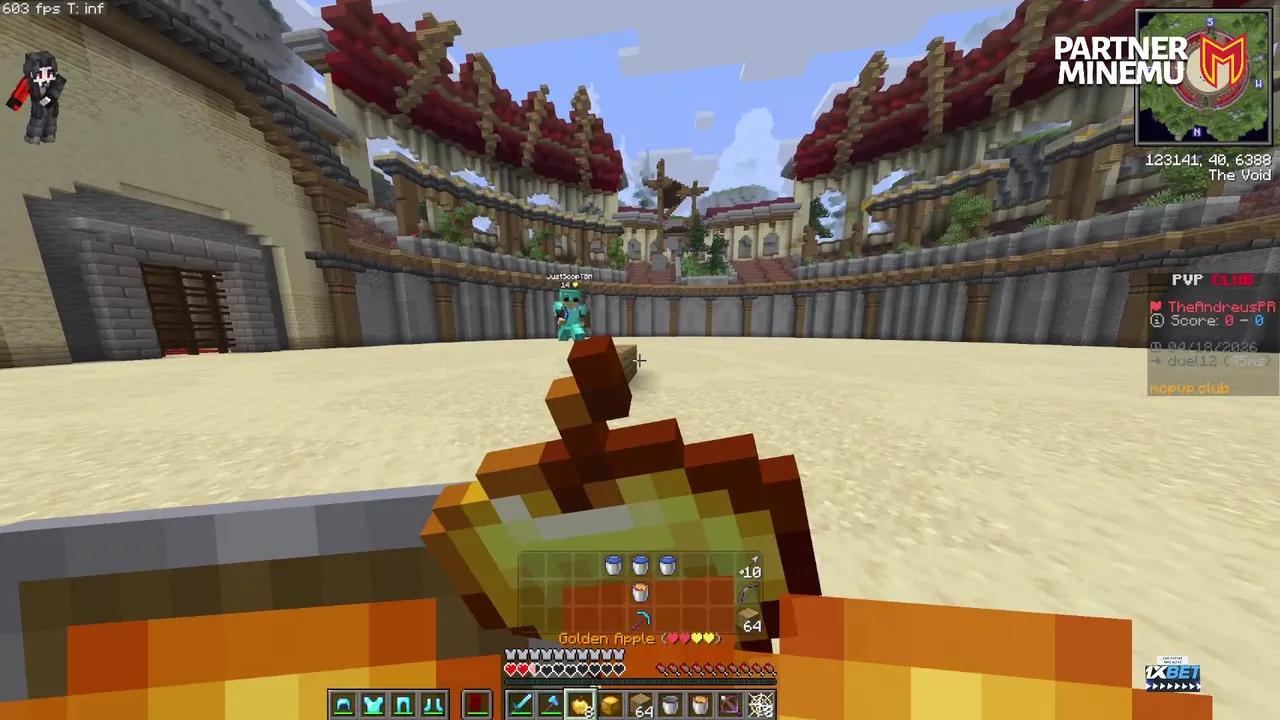Select the gold block hotbar slot
This screenshot has width=1280, height=720.
coord(612,705)
